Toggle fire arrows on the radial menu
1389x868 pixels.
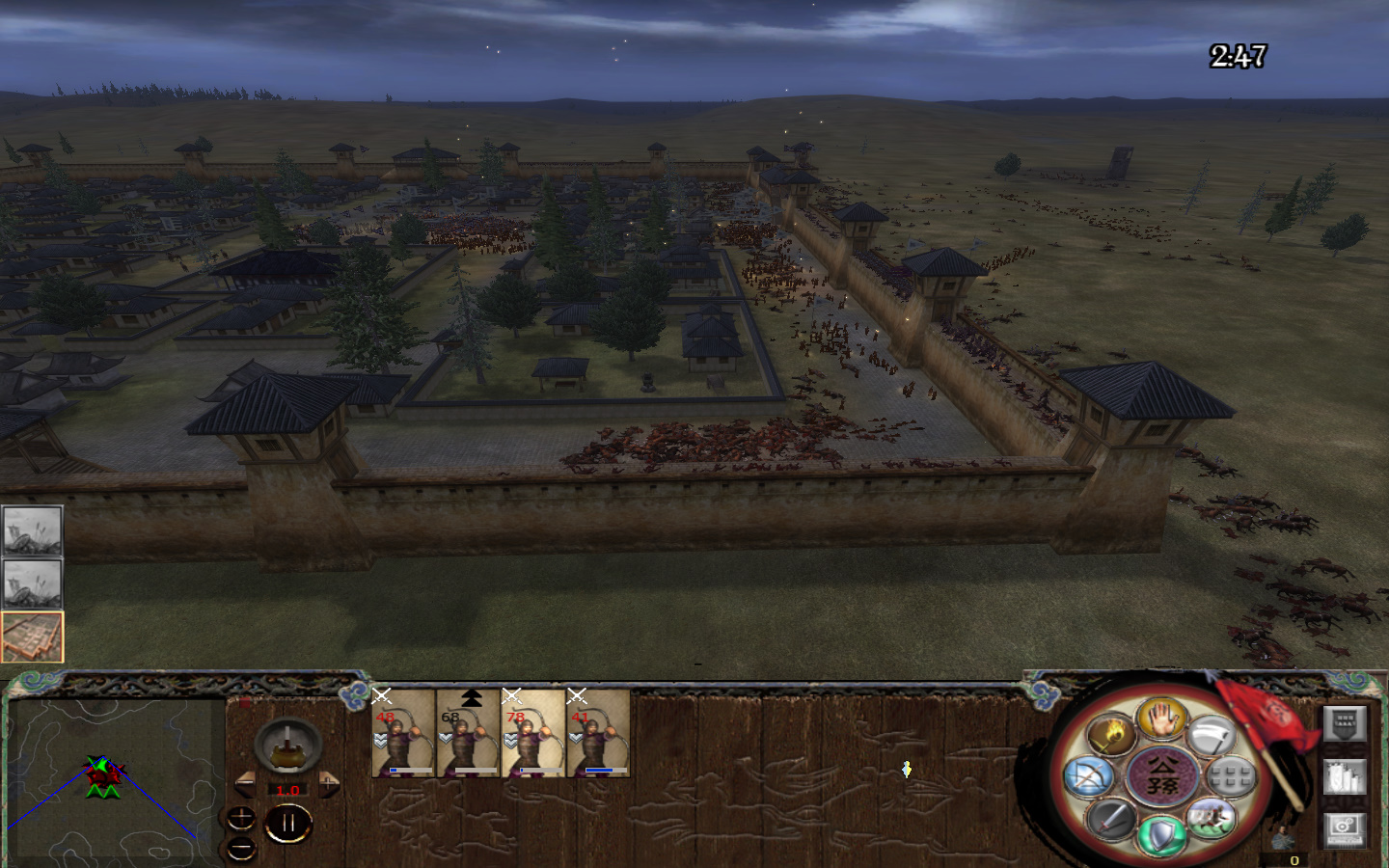(1109, 733)
